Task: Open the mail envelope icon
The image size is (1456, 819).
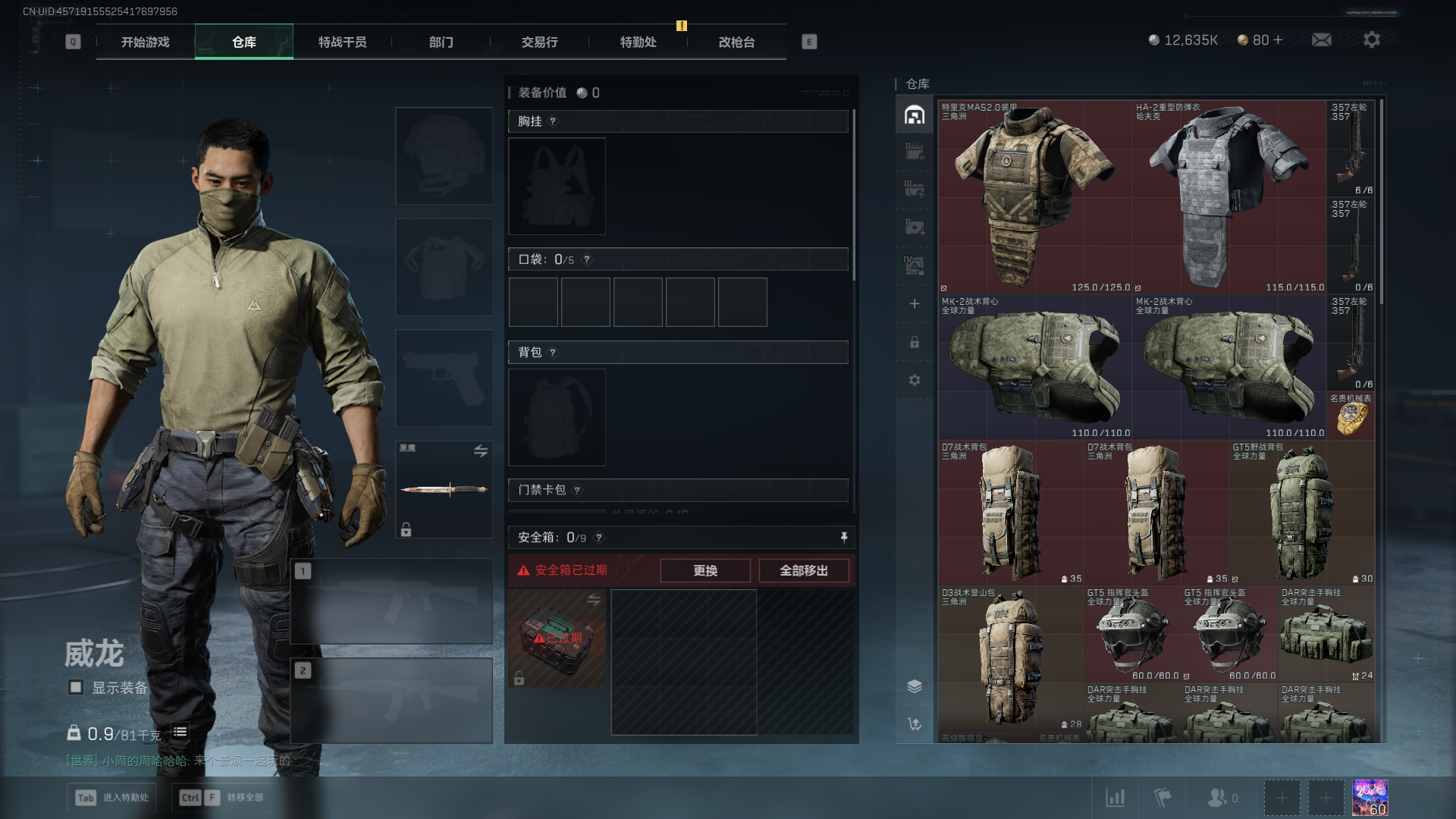Action: [1321, 40]
